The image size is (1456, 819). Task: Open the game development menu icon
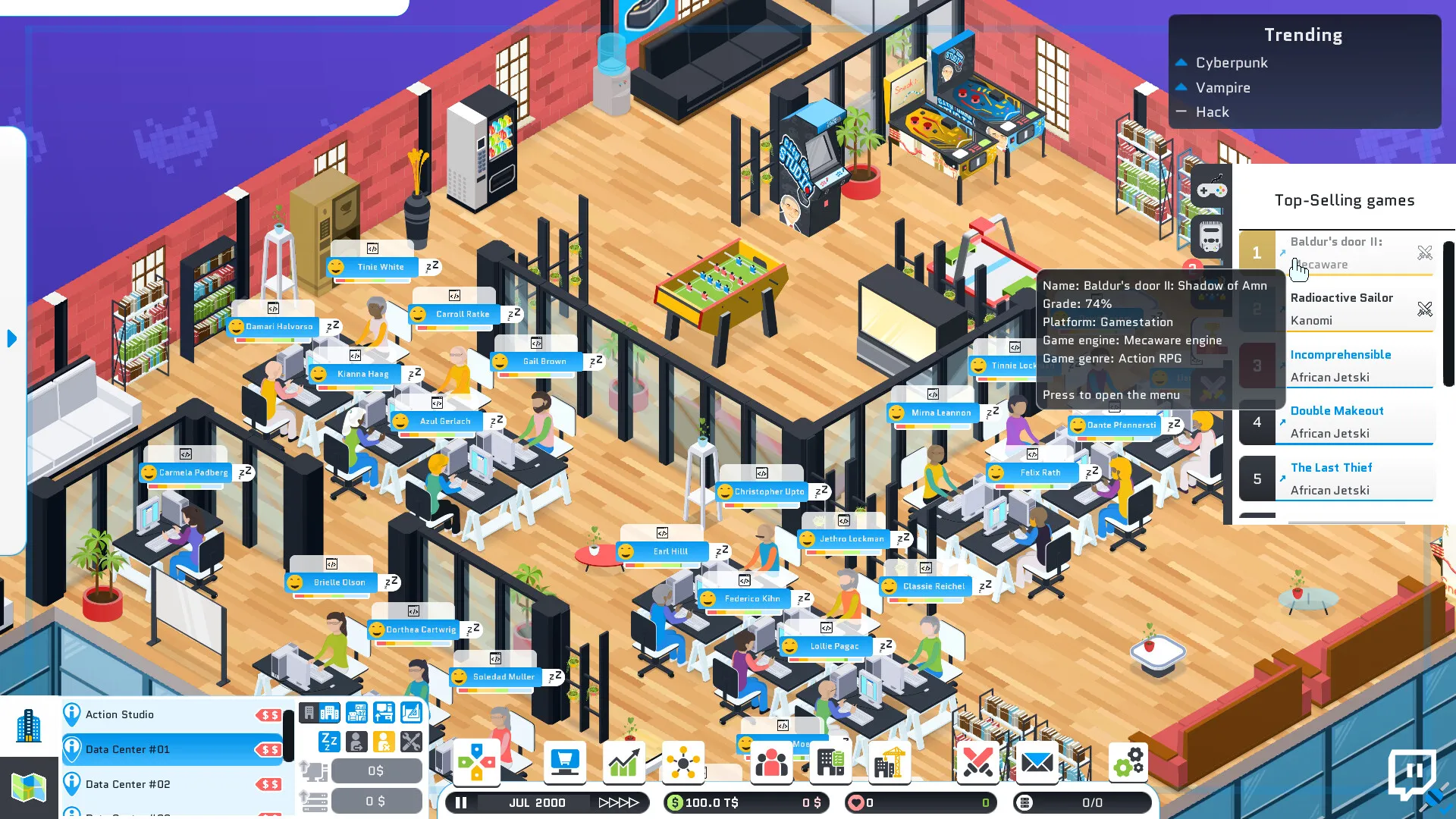click(478, 762)
